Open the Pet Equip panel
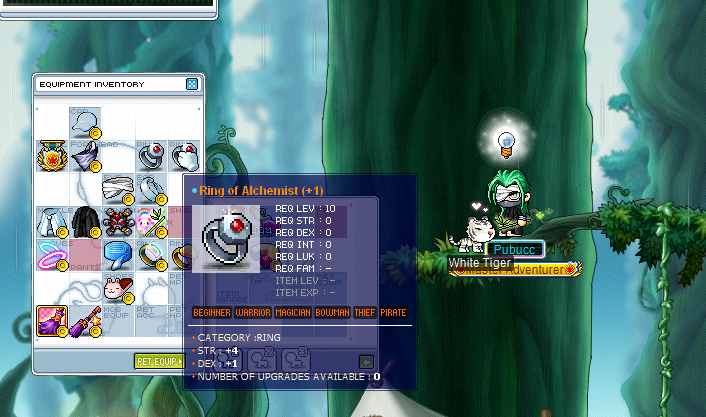This screenshot has height=417, width=706. pos(158,360)
